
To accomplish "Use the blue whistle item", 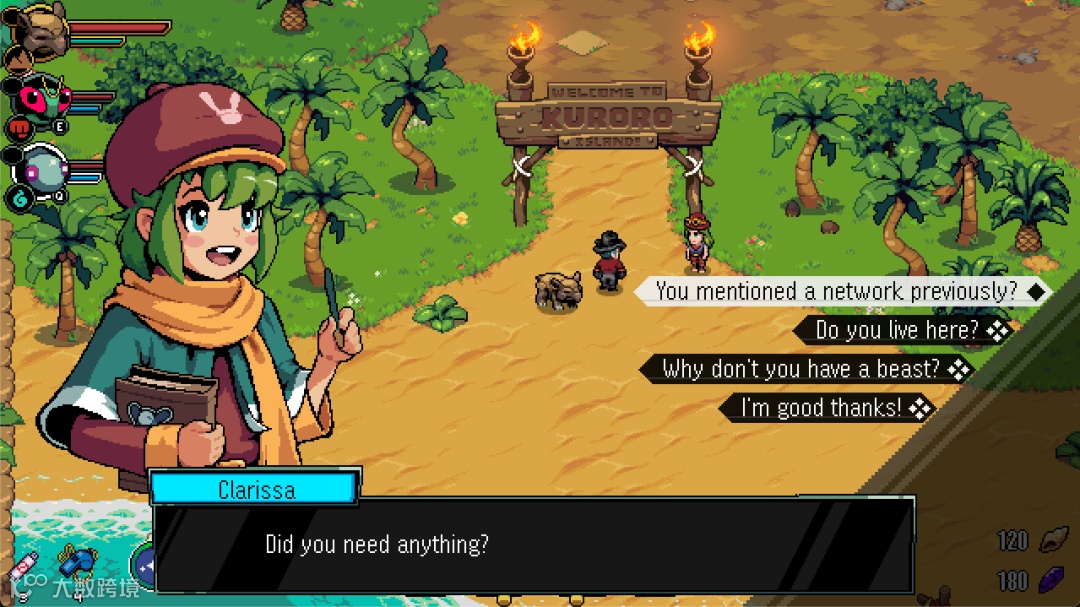I will (x=75, y=563).
